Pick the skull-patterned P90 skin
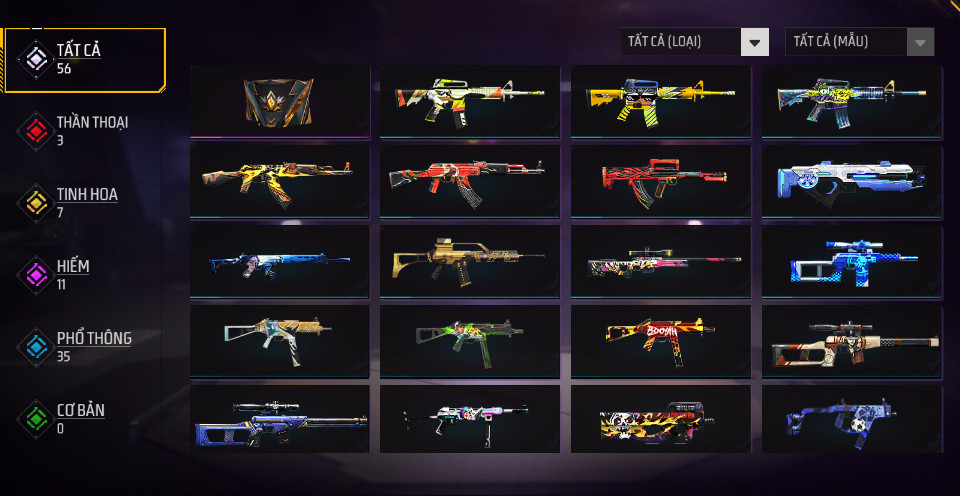Image resolution: width=960 pixels, height=496 pixels. pyautogui.click(x=661, y=420)
